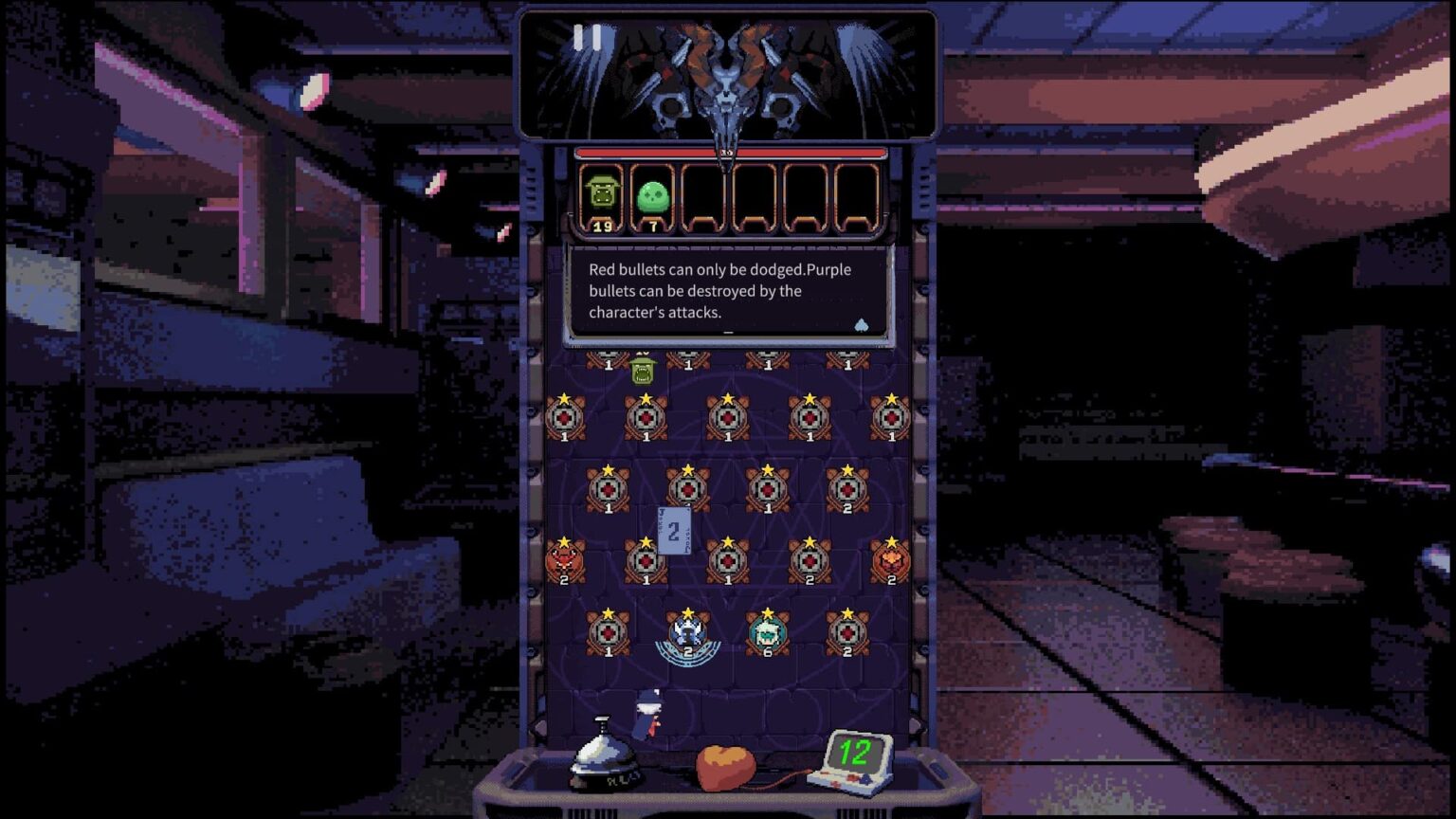This screenshot has height=819, width=1456.
Task: Select the blue winged enemy token marked 2
Action: [x=685, y=630]
